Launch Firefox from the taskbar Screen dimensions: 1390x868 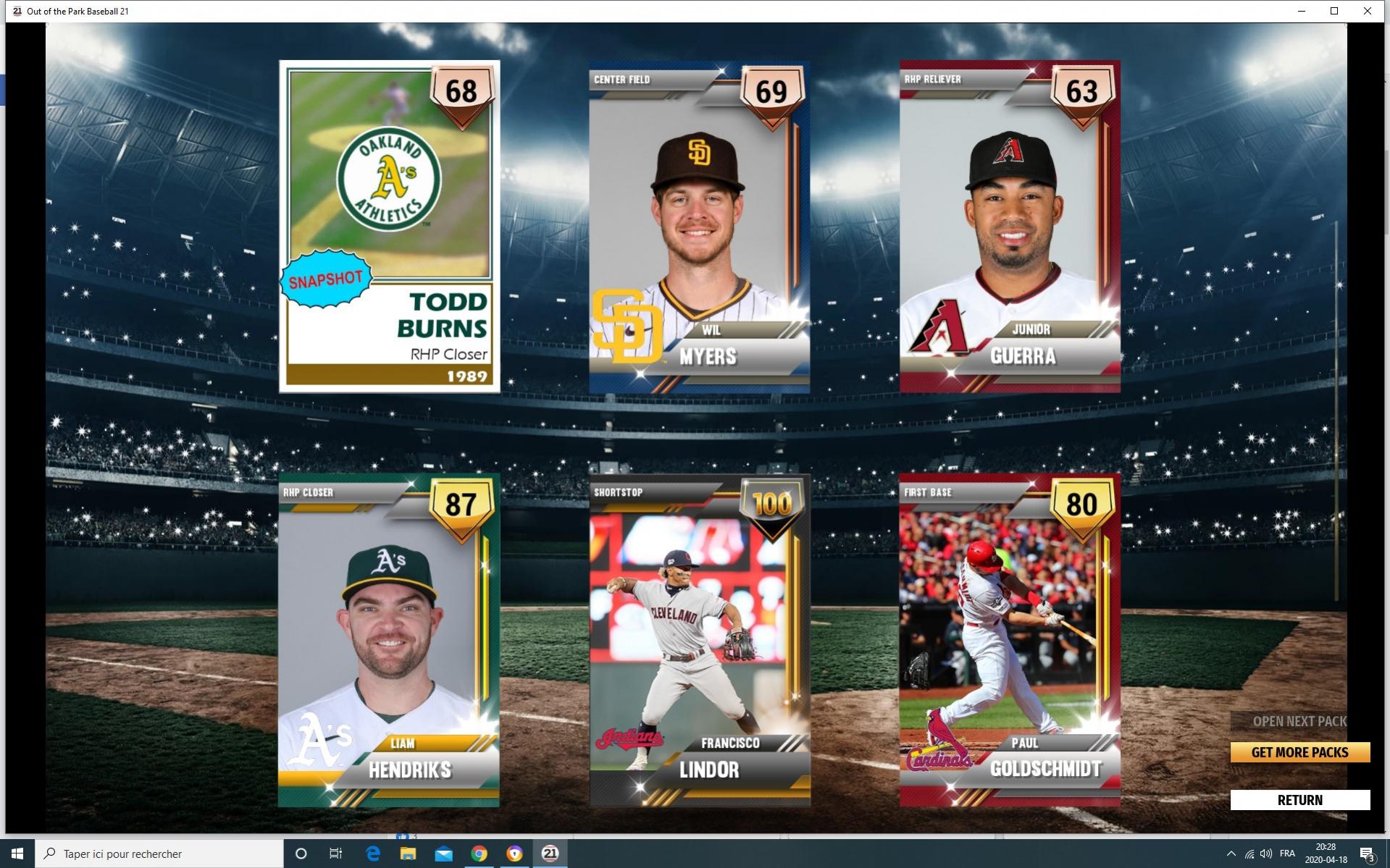point(514,854)
